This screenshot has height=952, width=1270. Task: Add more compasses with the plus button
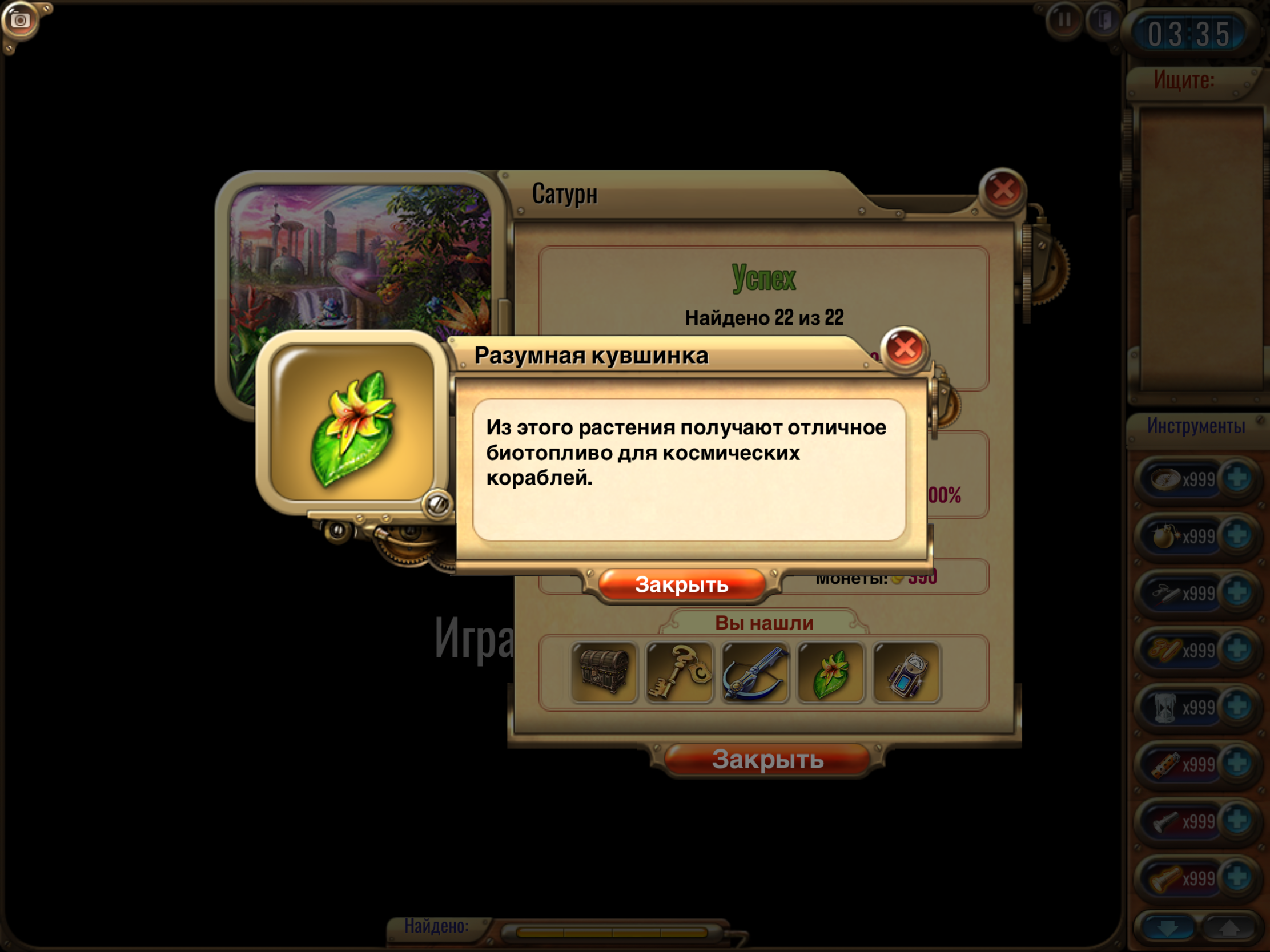pyautogui.click(x=1237, y=478)
